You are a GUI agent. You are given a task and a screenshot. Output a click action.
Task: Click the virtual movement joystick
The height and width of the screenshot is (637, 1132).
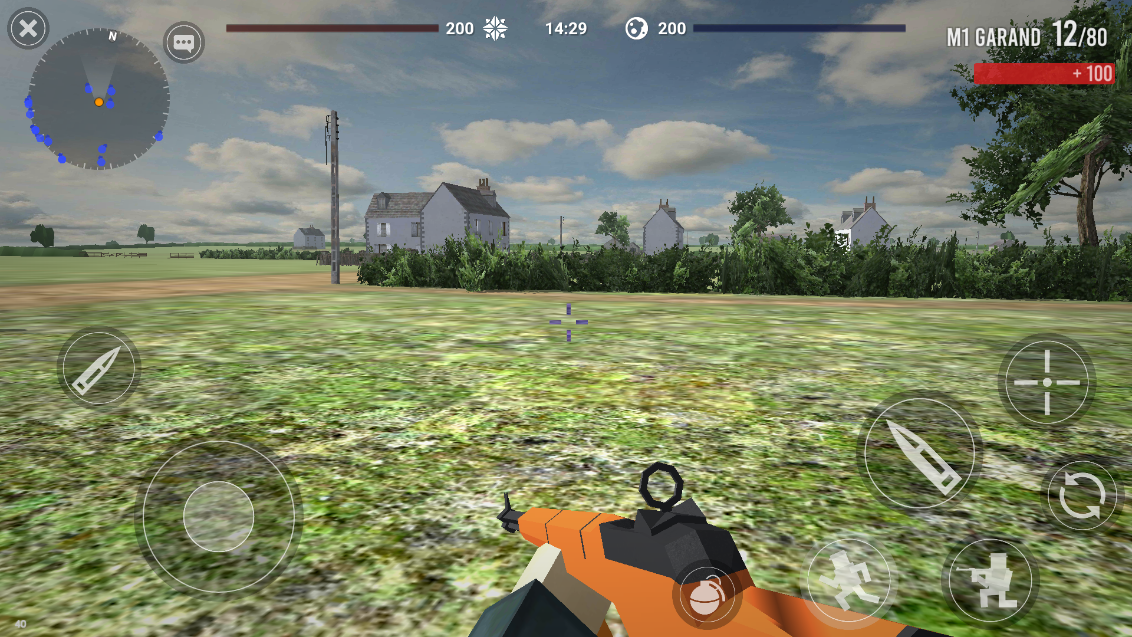tap(218, 516)
